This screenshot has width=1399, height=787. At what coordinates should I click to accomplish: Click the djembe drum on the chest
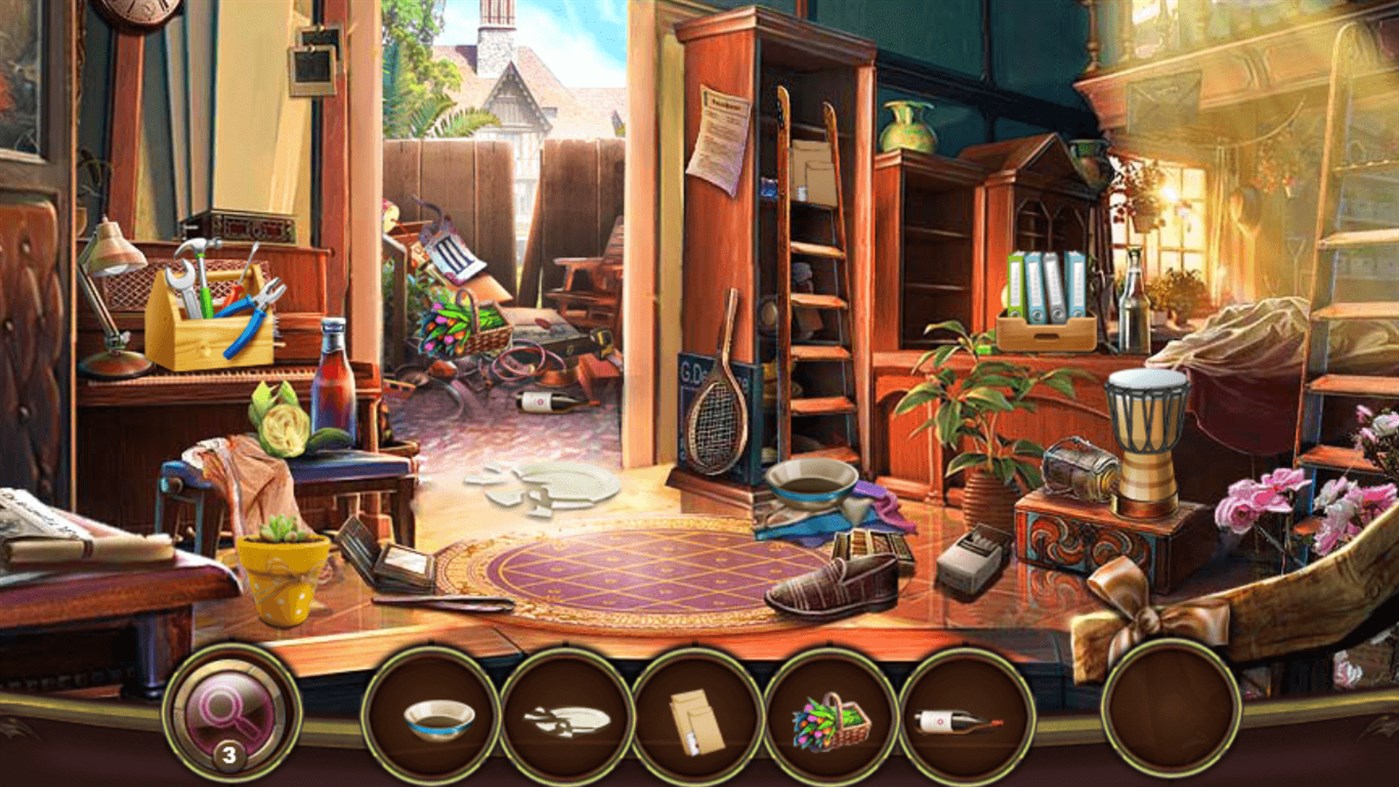pos(1146,430)
